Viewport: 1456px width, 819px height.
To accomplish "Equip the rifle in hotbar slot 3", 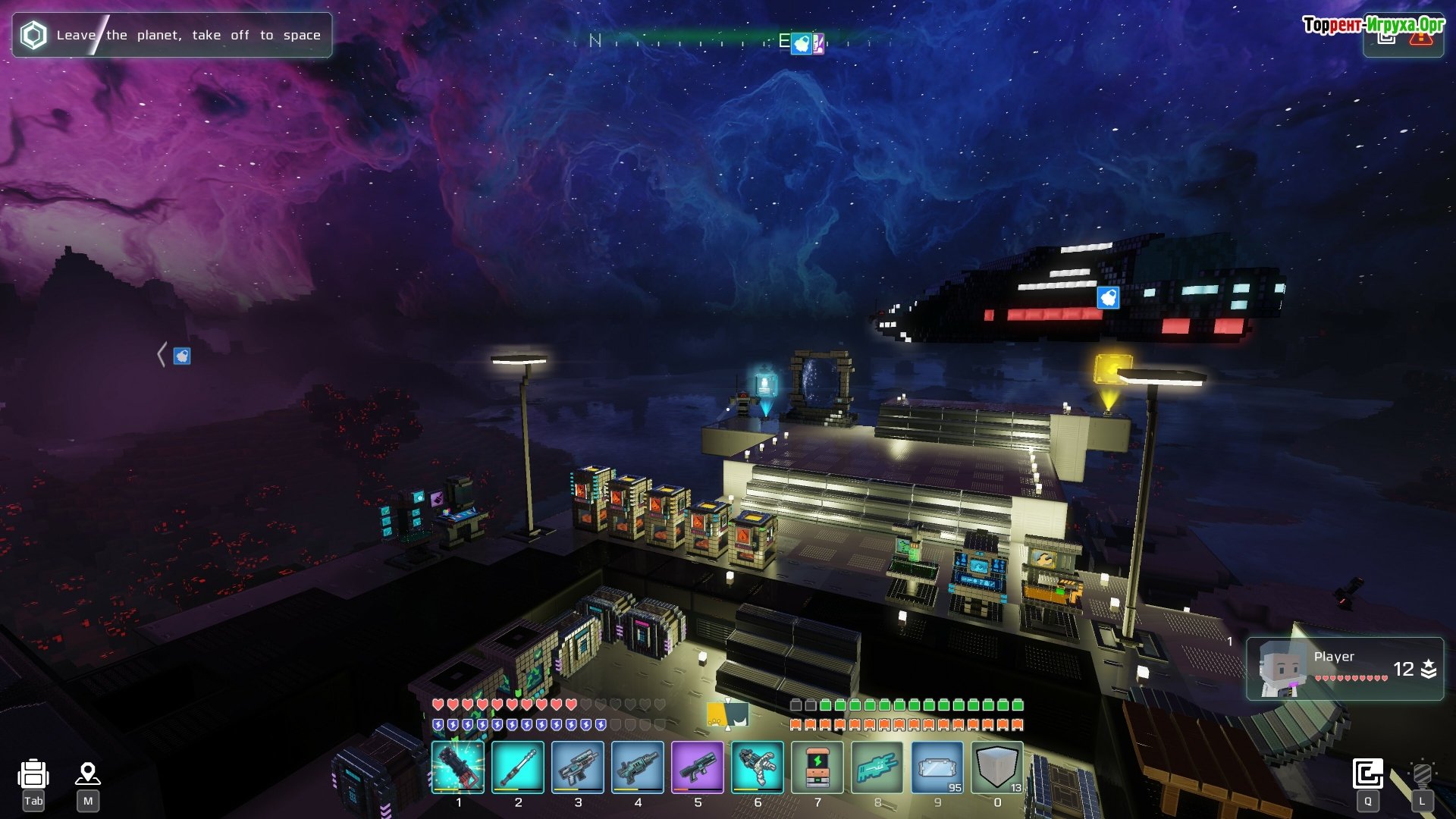I will 577,767.
